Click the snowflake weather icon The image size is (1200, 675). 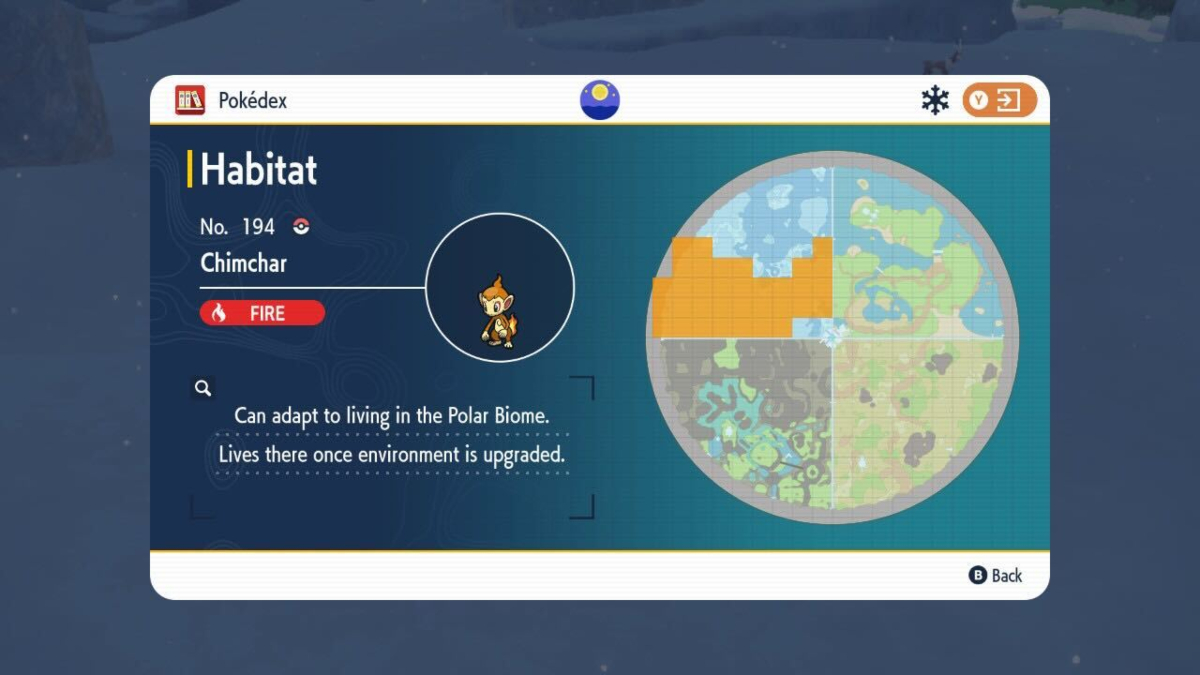(x=935, y=100)
